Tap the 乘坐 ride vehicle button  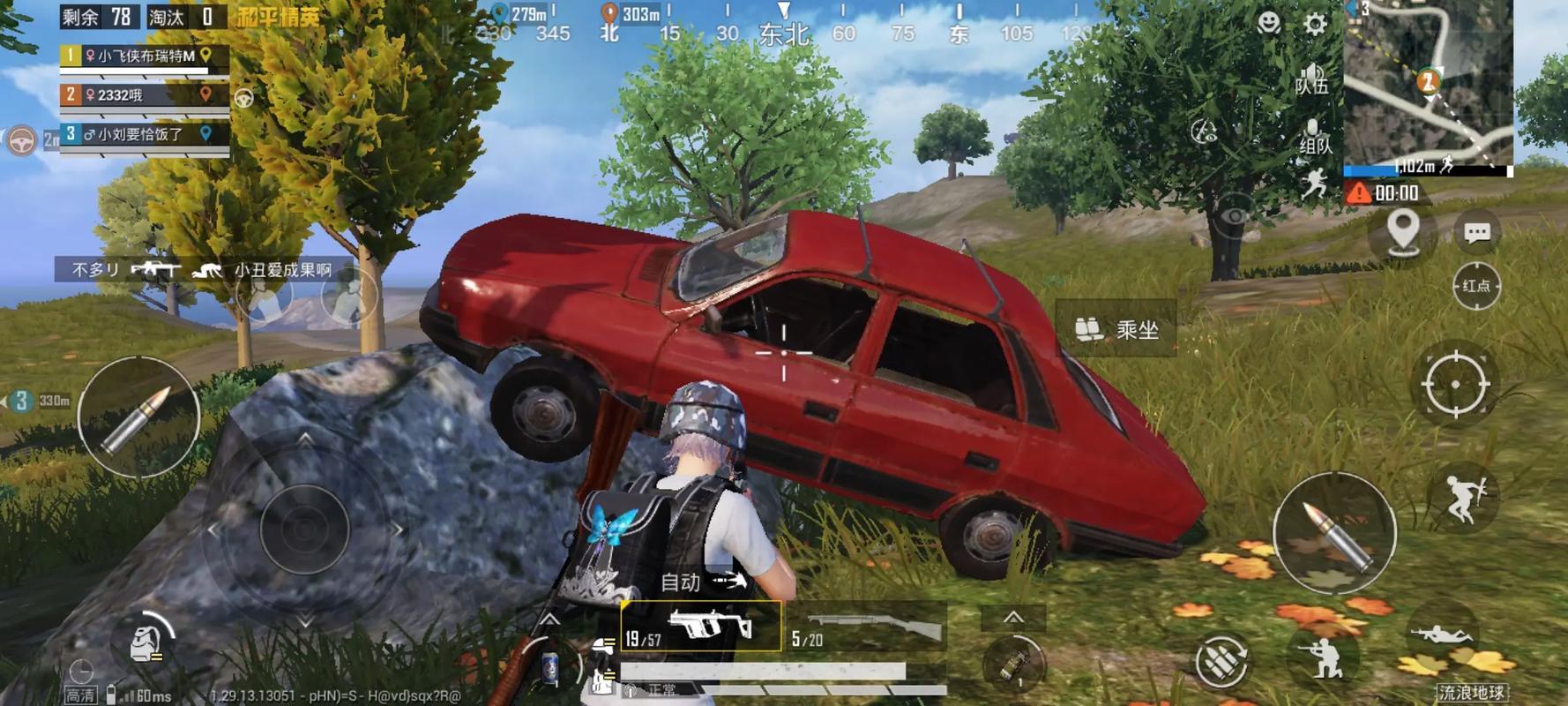point(1116,330)
